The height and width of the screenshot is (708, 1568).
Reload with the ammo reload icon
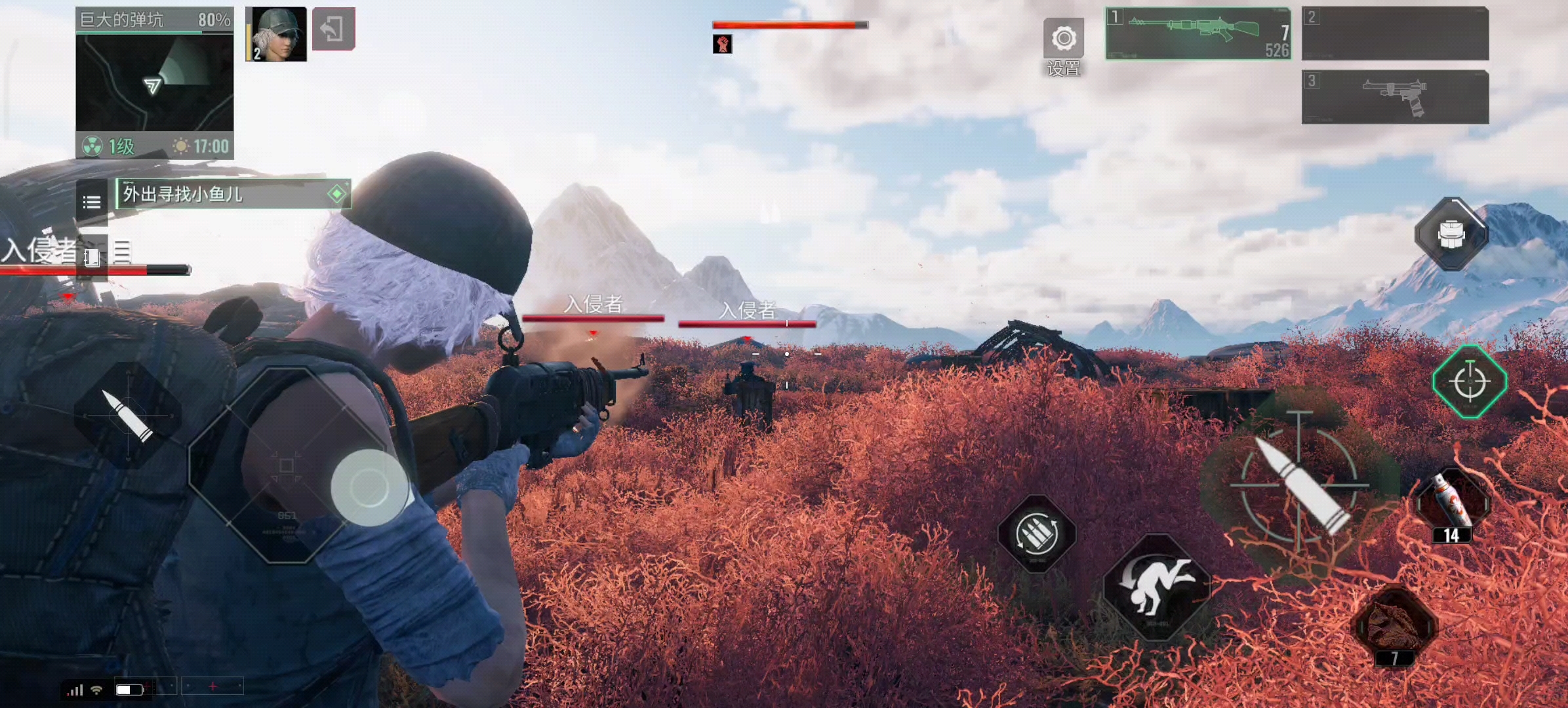coord(1036,534)
